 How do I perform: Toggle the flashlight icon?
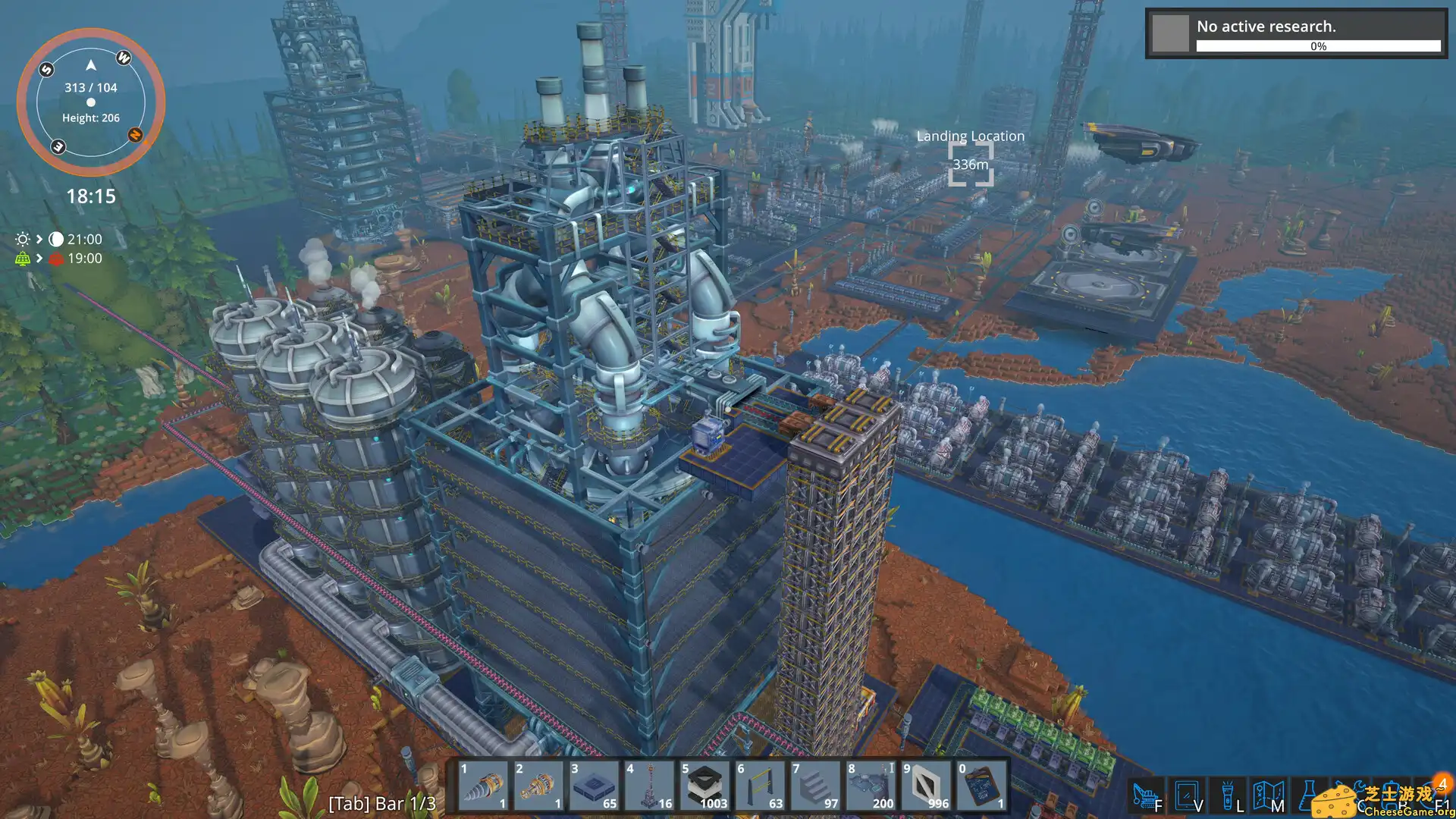[x=1227, y=796]
